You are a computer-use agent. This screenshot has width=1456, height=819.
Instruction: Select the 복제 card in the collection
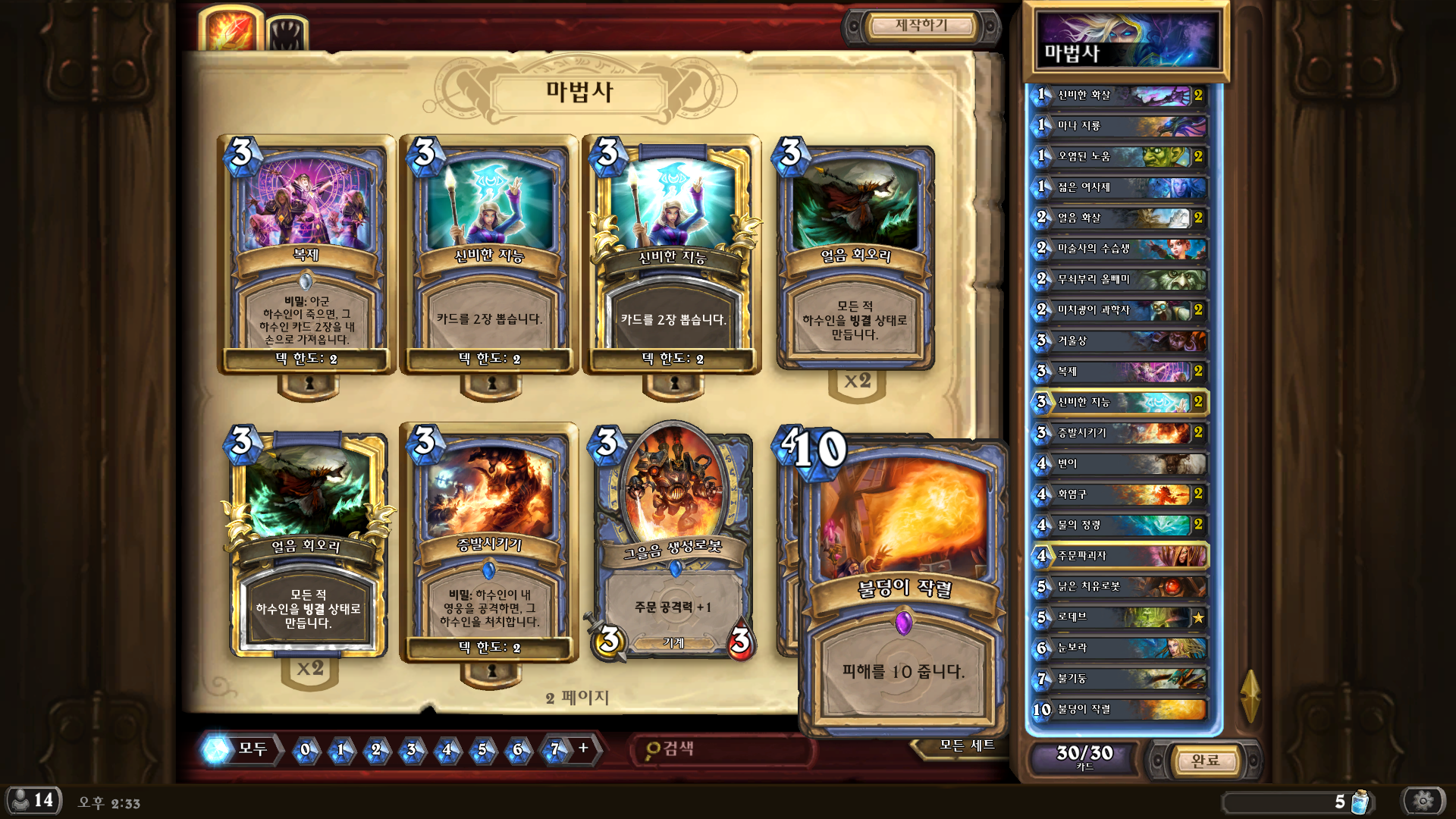306,254
